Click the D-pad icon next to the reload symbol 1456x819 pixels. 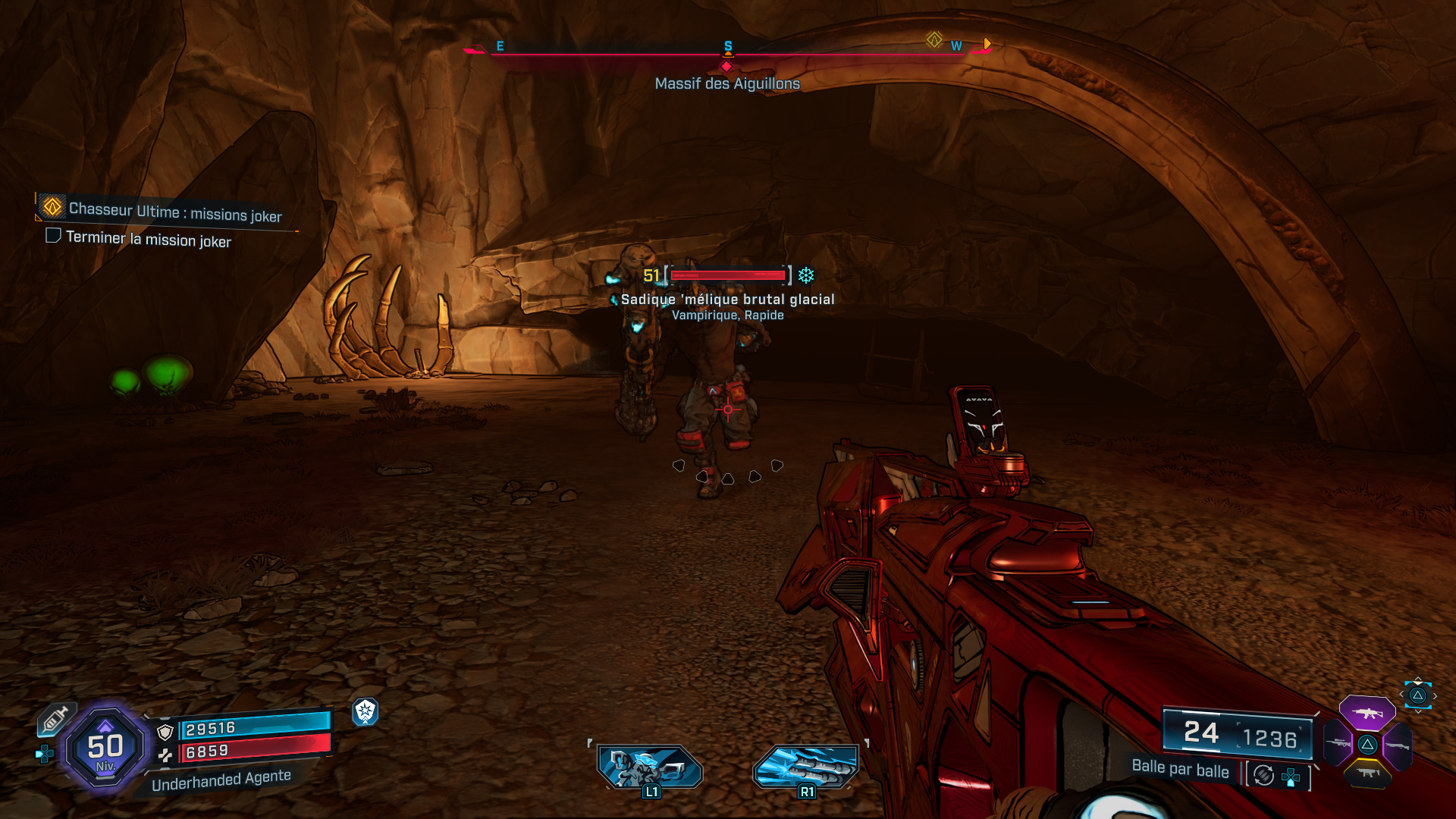click(1291, 775)
